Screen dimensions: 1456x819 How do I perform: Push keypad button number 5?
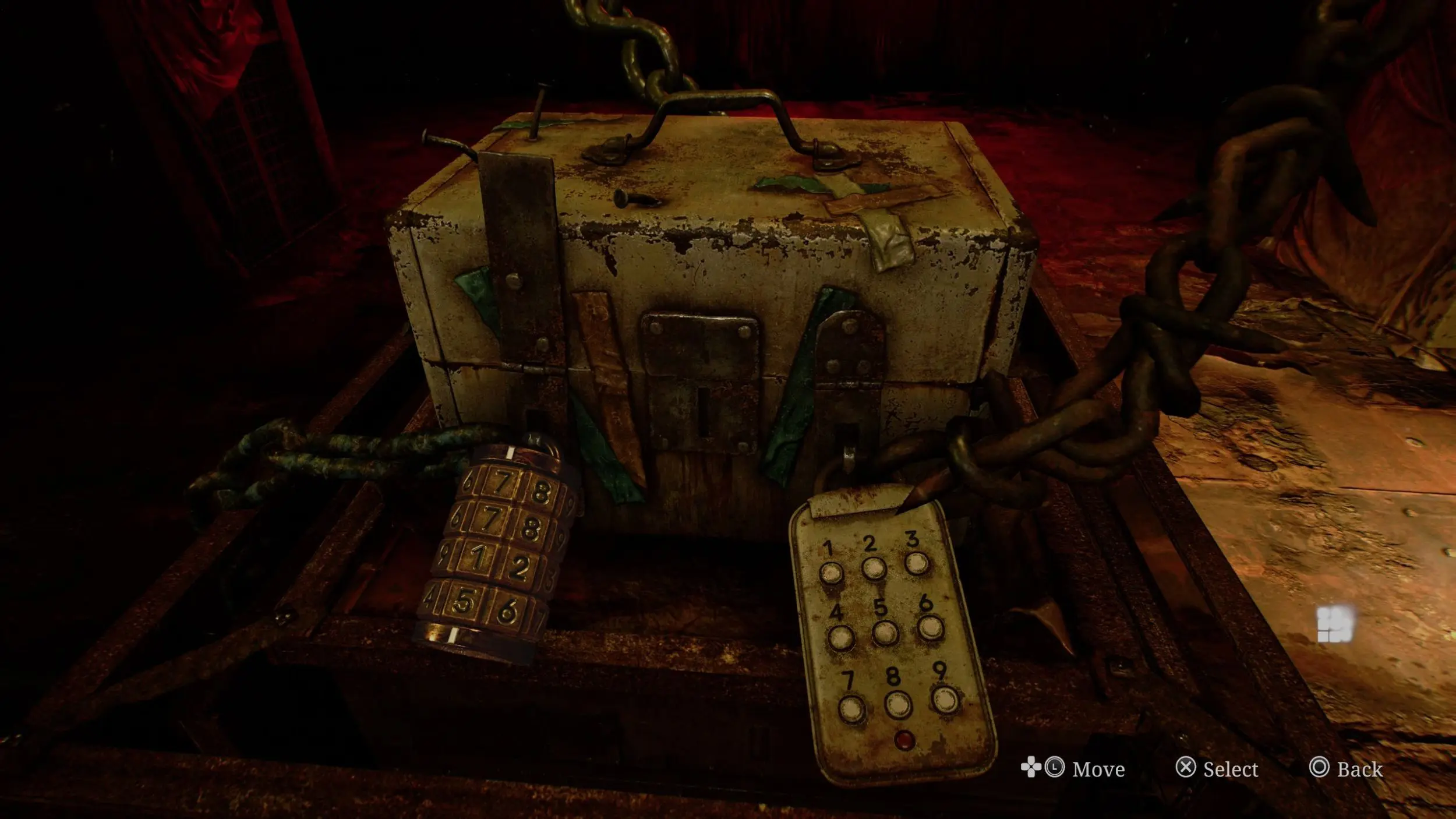885,633
